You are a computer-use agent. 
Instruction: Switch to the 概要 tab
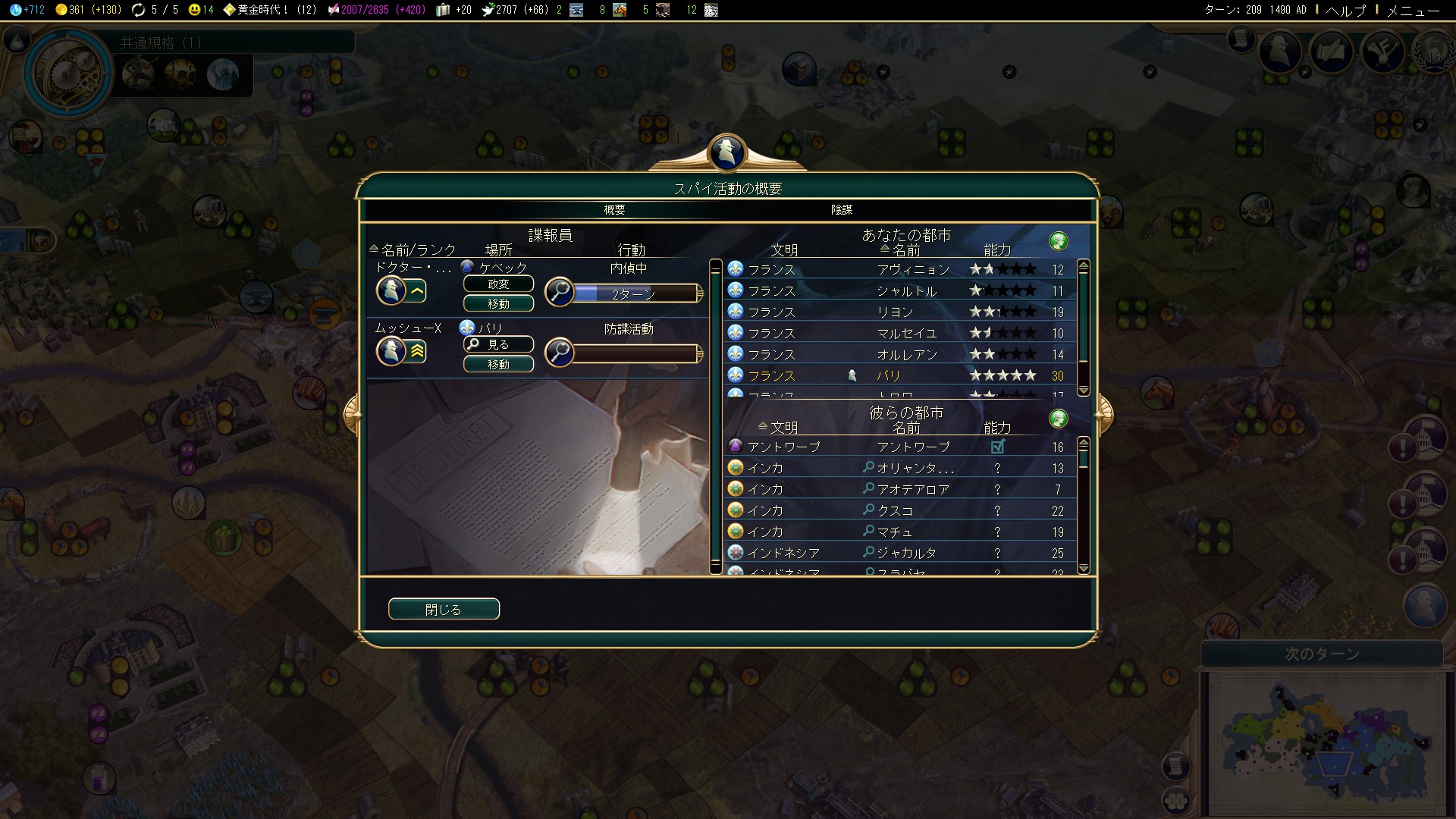pos(614,209)
